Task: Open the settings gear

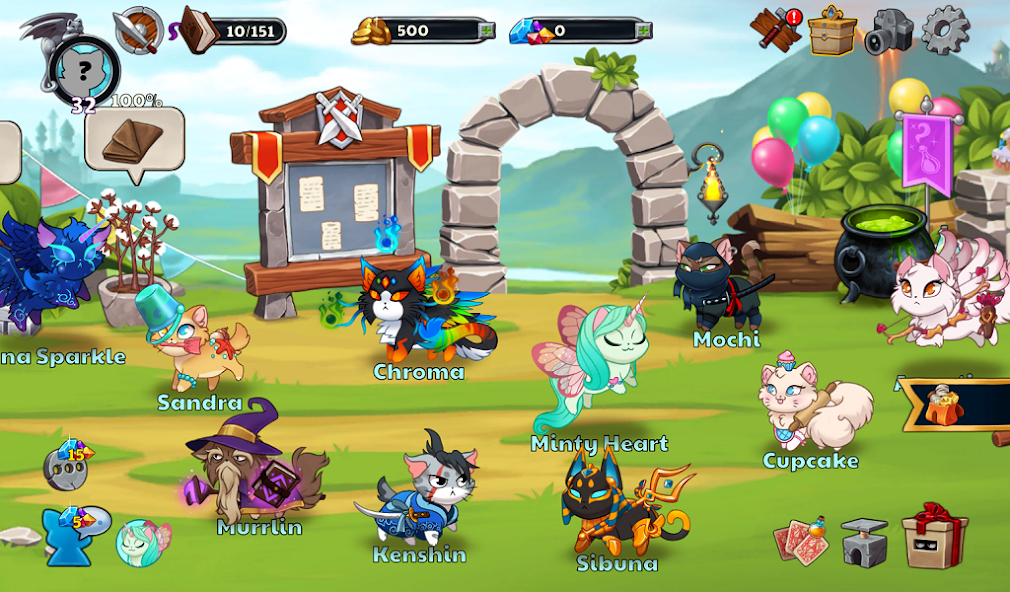Action: click(945, 30)
